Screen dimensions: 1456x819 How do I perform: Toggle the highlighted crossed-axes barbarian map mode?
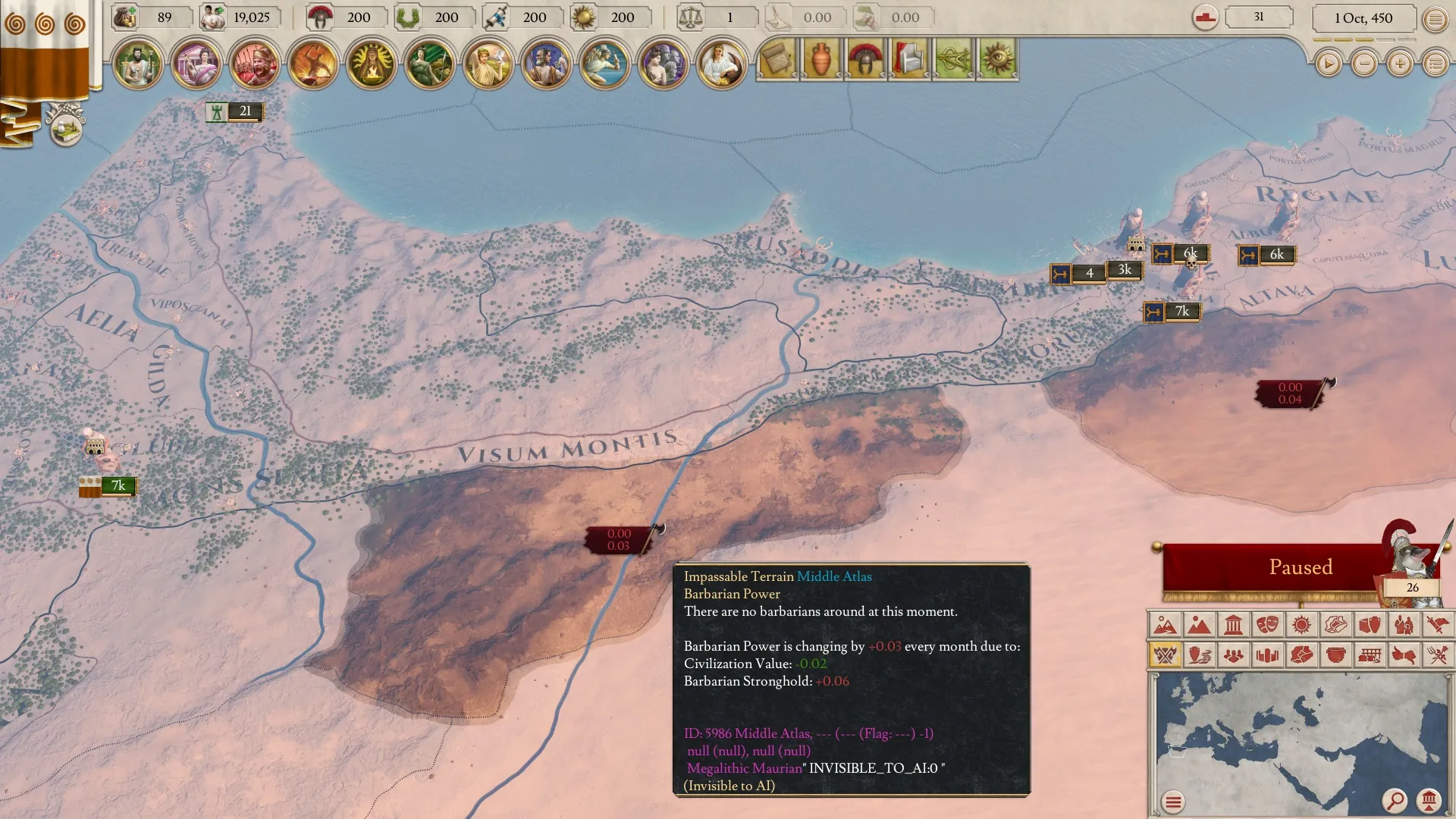click(1165, 654)
